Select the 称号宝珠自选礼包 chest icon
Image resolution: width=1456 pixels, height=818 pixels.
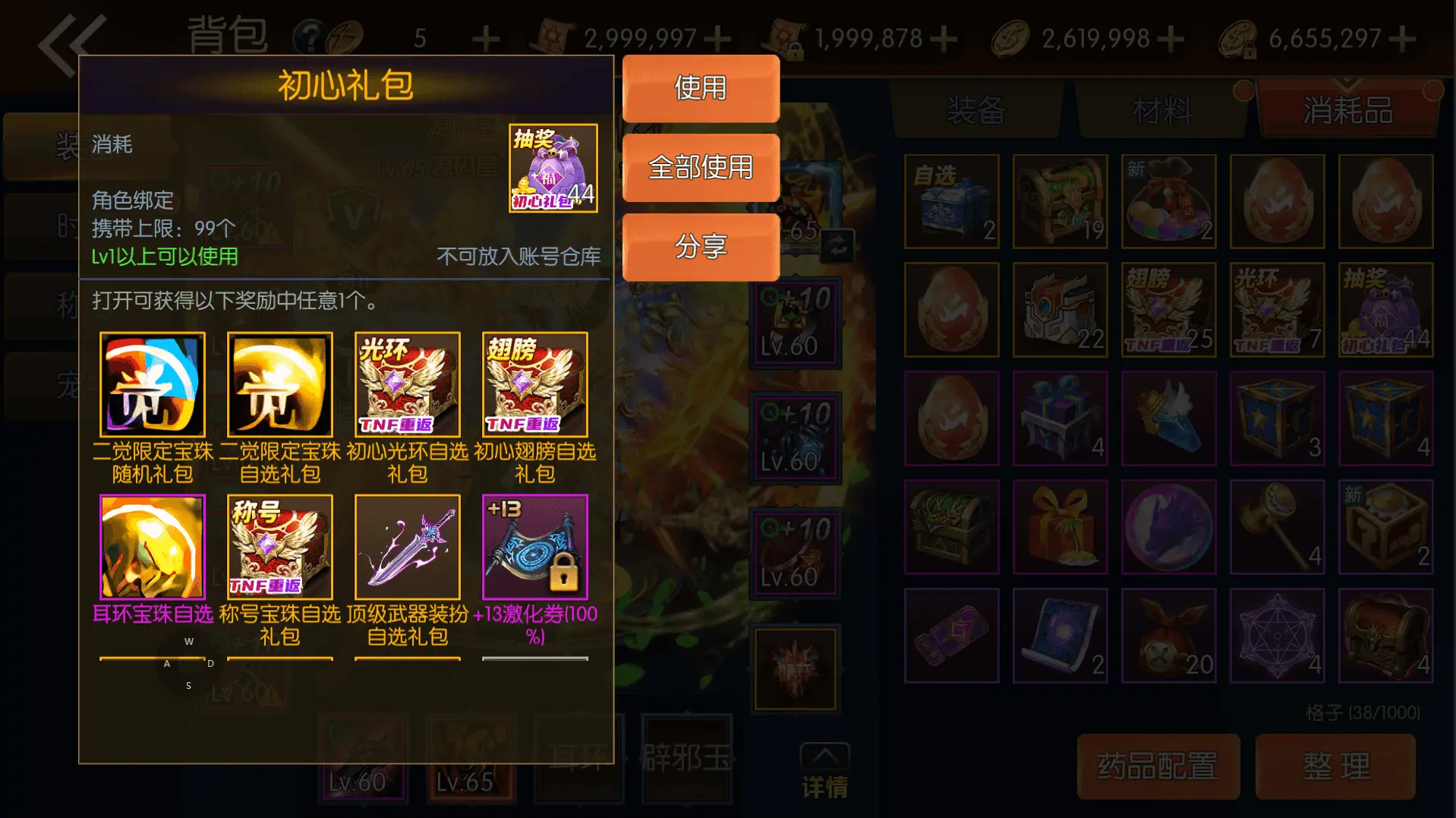279,547
